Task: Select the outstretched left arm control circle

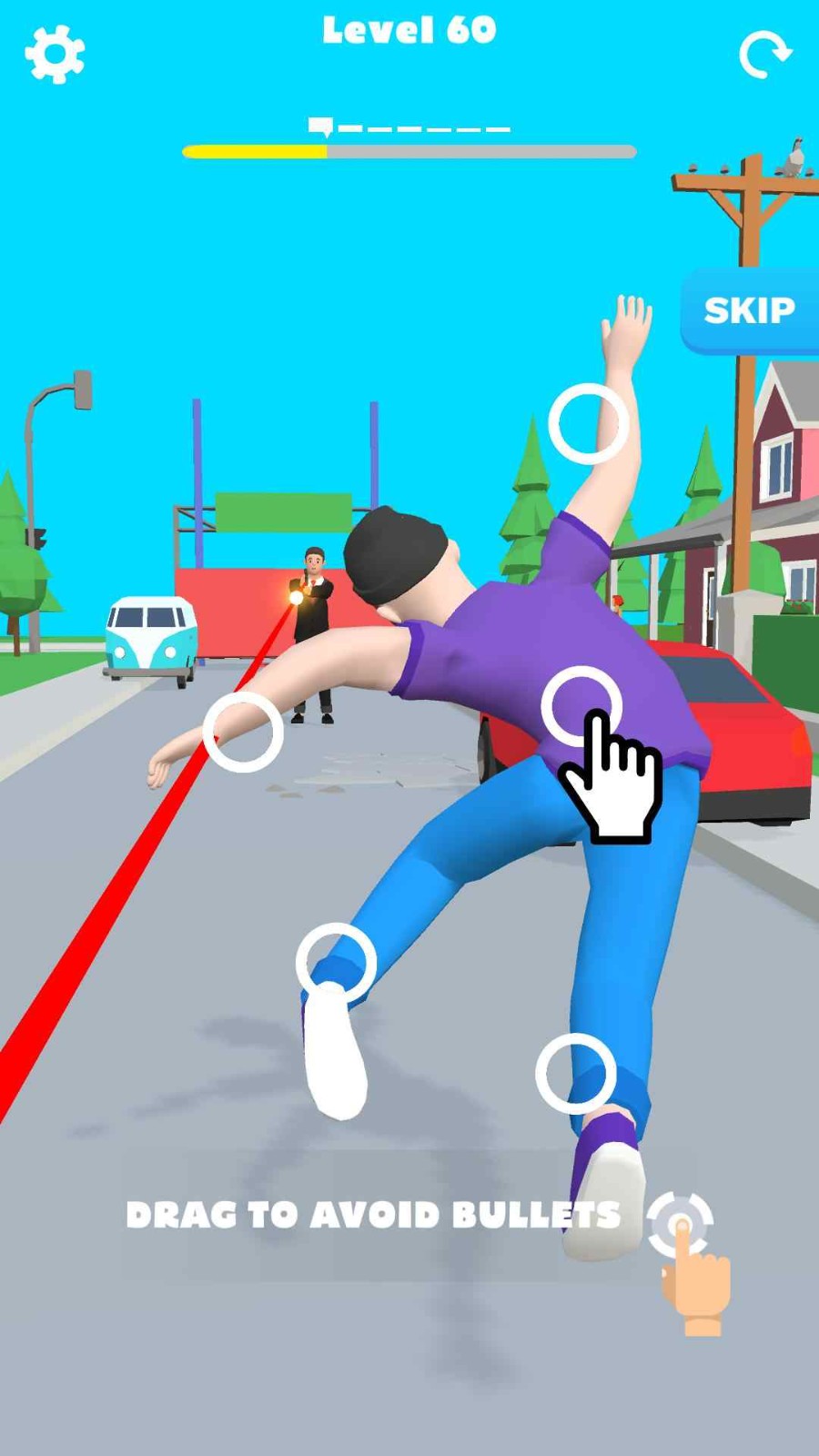Action: pos(243,732)
